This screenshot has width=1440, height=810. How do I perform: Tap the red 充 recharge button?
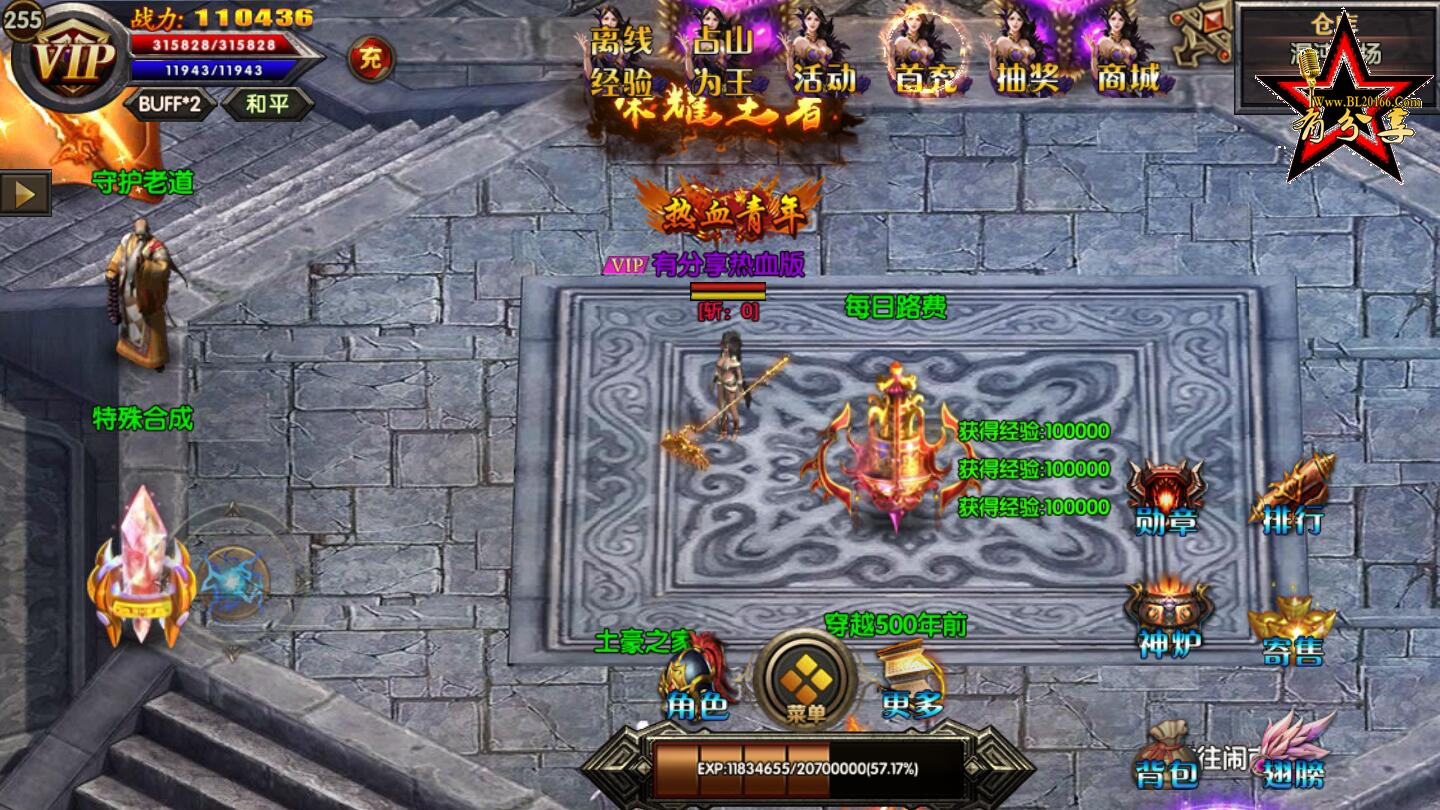pos(370,59)
